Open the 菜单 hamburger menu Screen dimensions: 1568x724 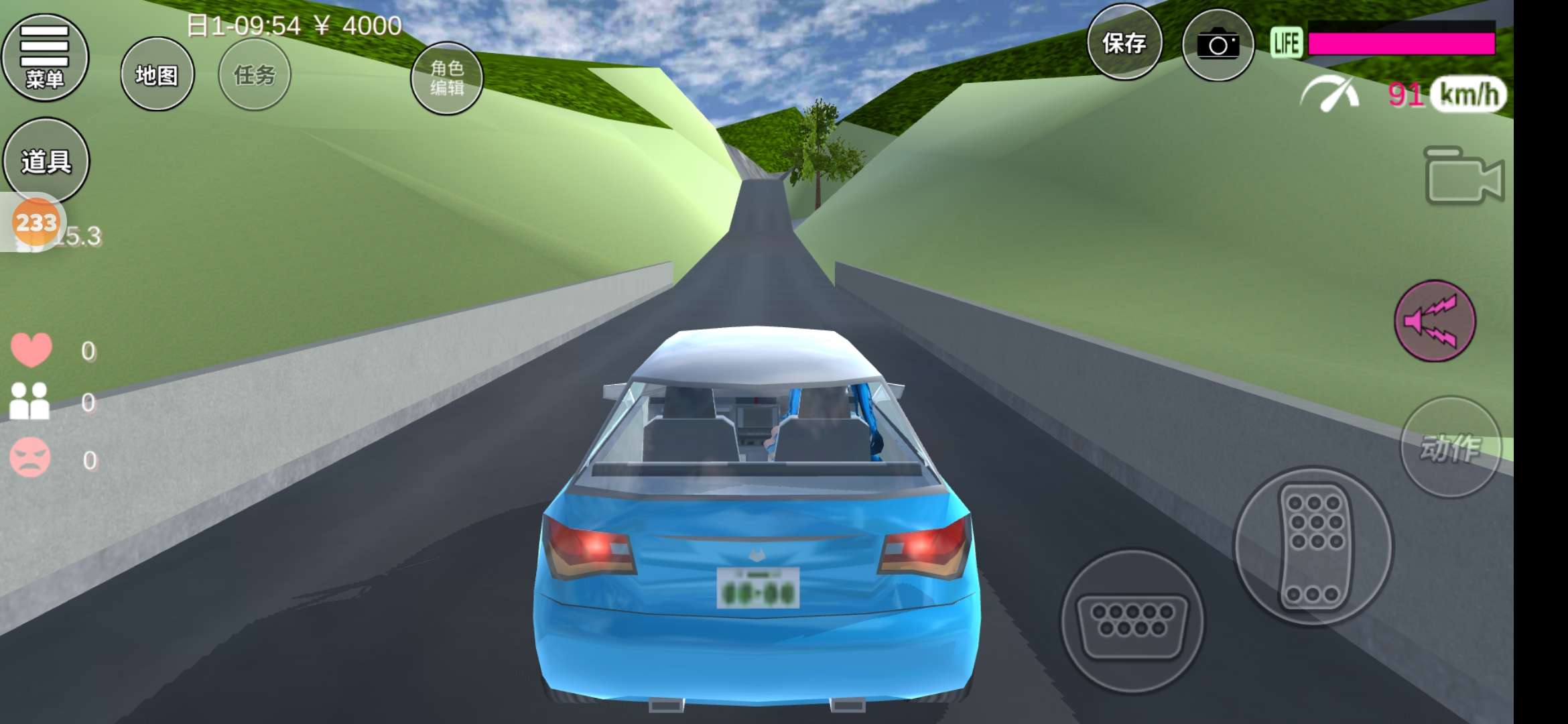pos(45,58)
